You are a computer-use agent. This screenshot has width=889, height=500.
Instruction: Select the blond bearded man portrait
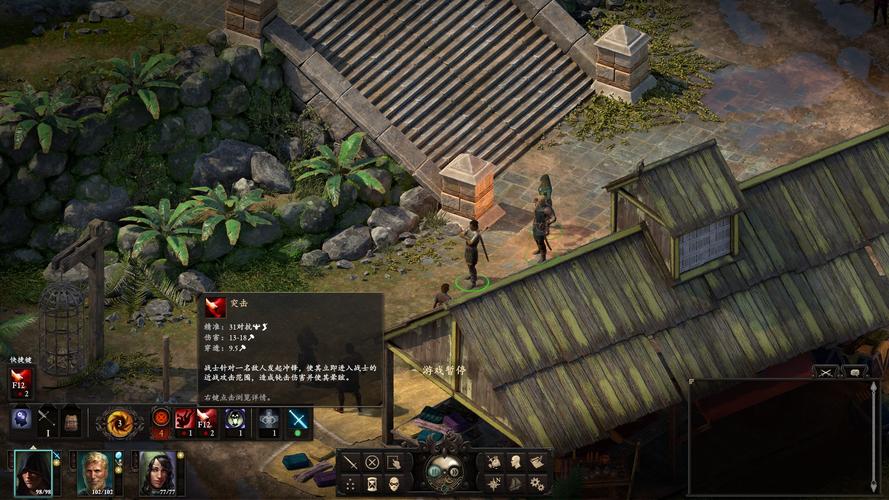(x=96, y=471)
